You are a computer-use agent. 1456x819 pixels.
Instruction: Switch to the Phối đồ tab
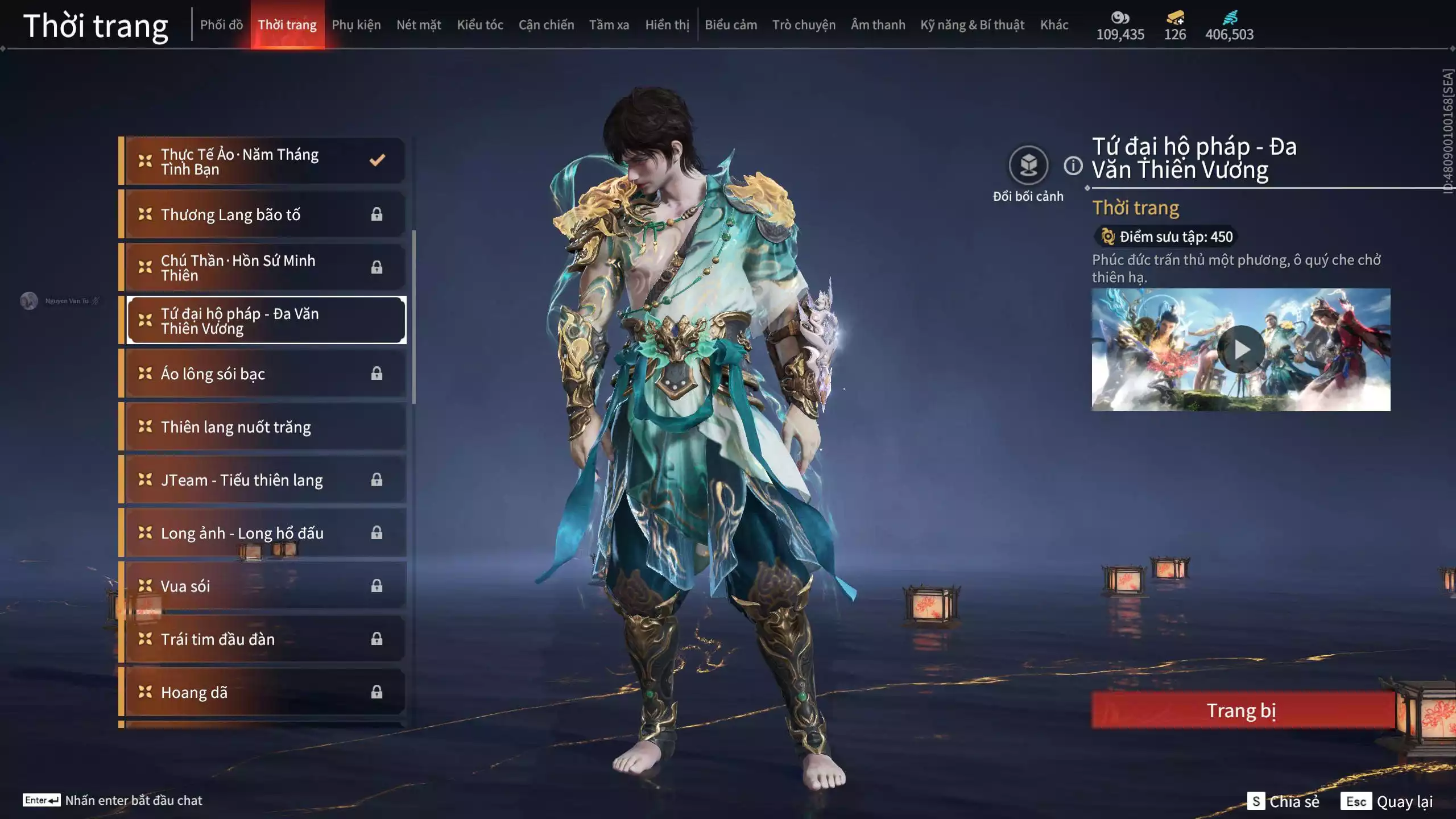coord(221,25)
